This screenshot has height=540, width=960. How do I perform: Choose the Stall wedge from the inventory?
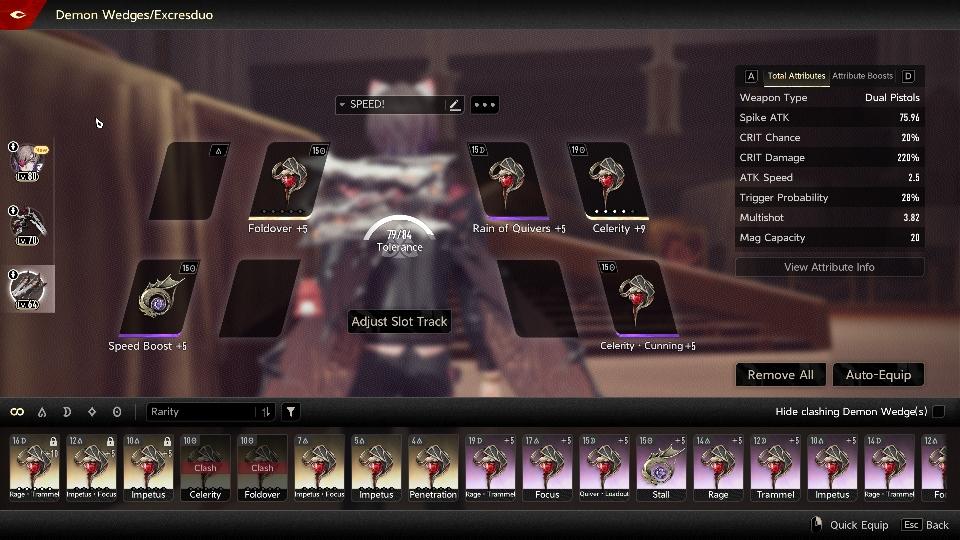click(662, 467)
